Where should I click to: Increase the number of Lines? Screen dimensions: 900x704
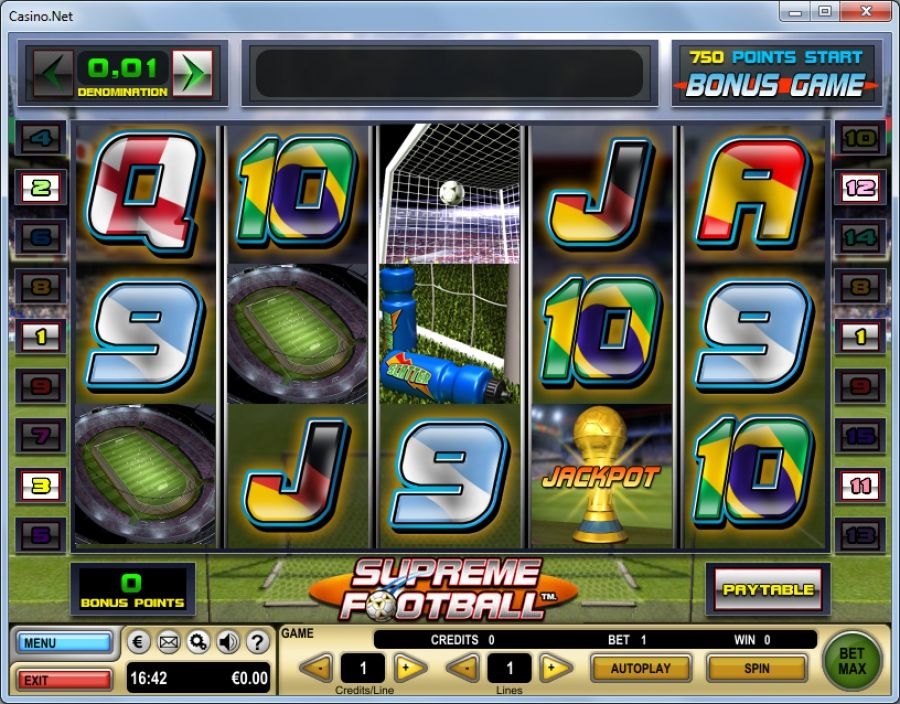556,668
